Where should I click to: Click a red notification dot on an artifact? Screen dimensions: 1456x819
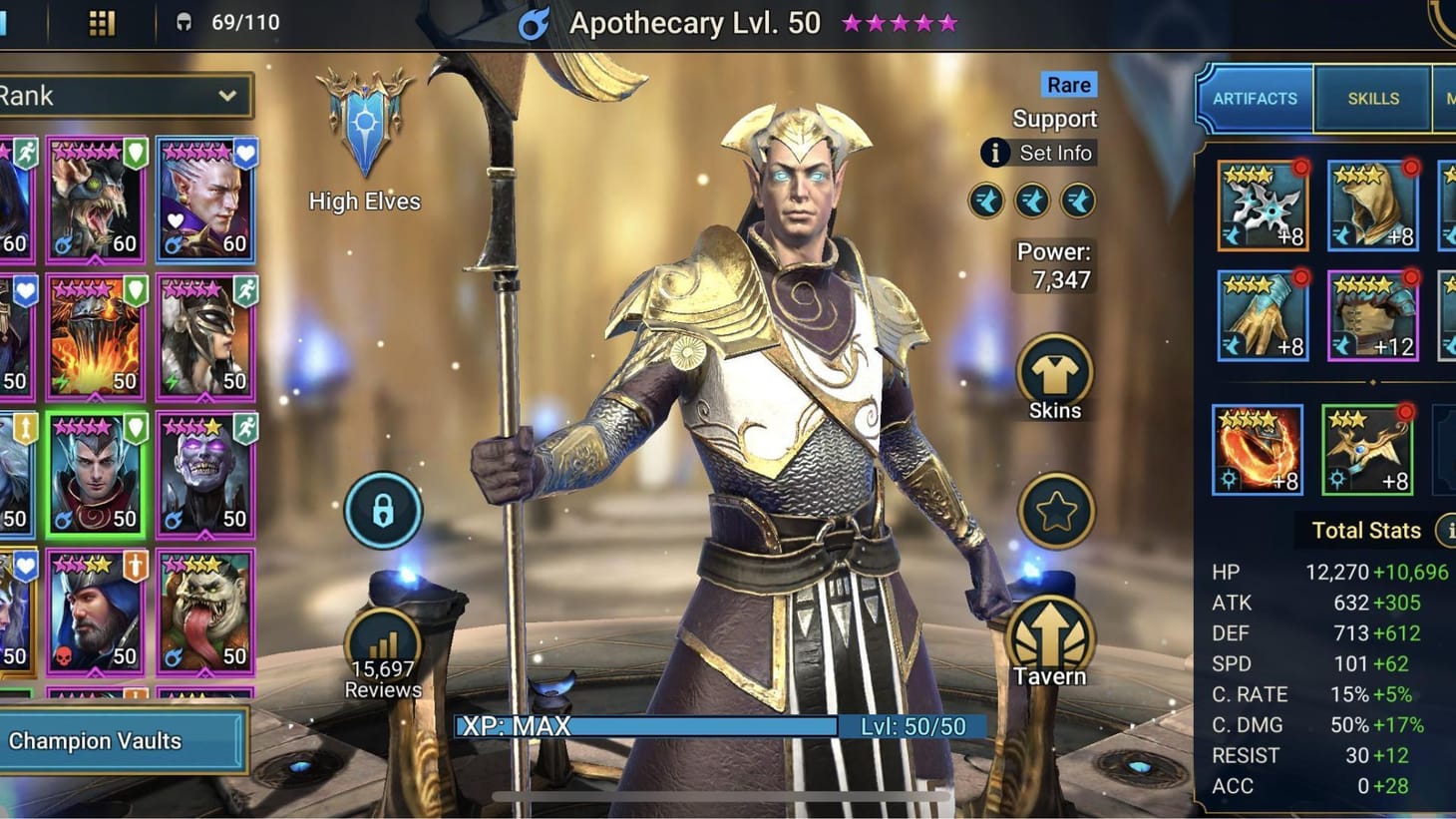[1299, 170]
